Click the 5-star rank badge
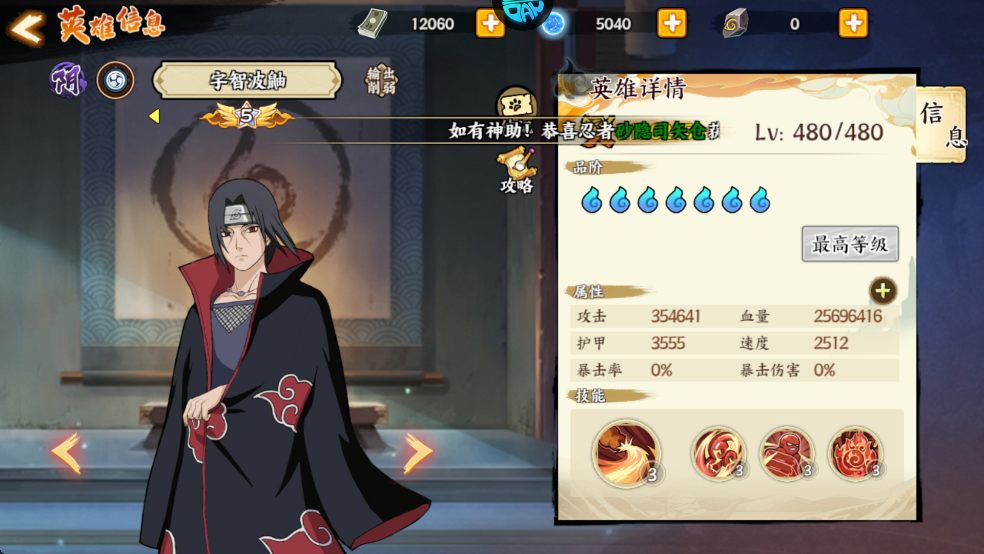The image size is (984, 554). (x=246, y=117)
